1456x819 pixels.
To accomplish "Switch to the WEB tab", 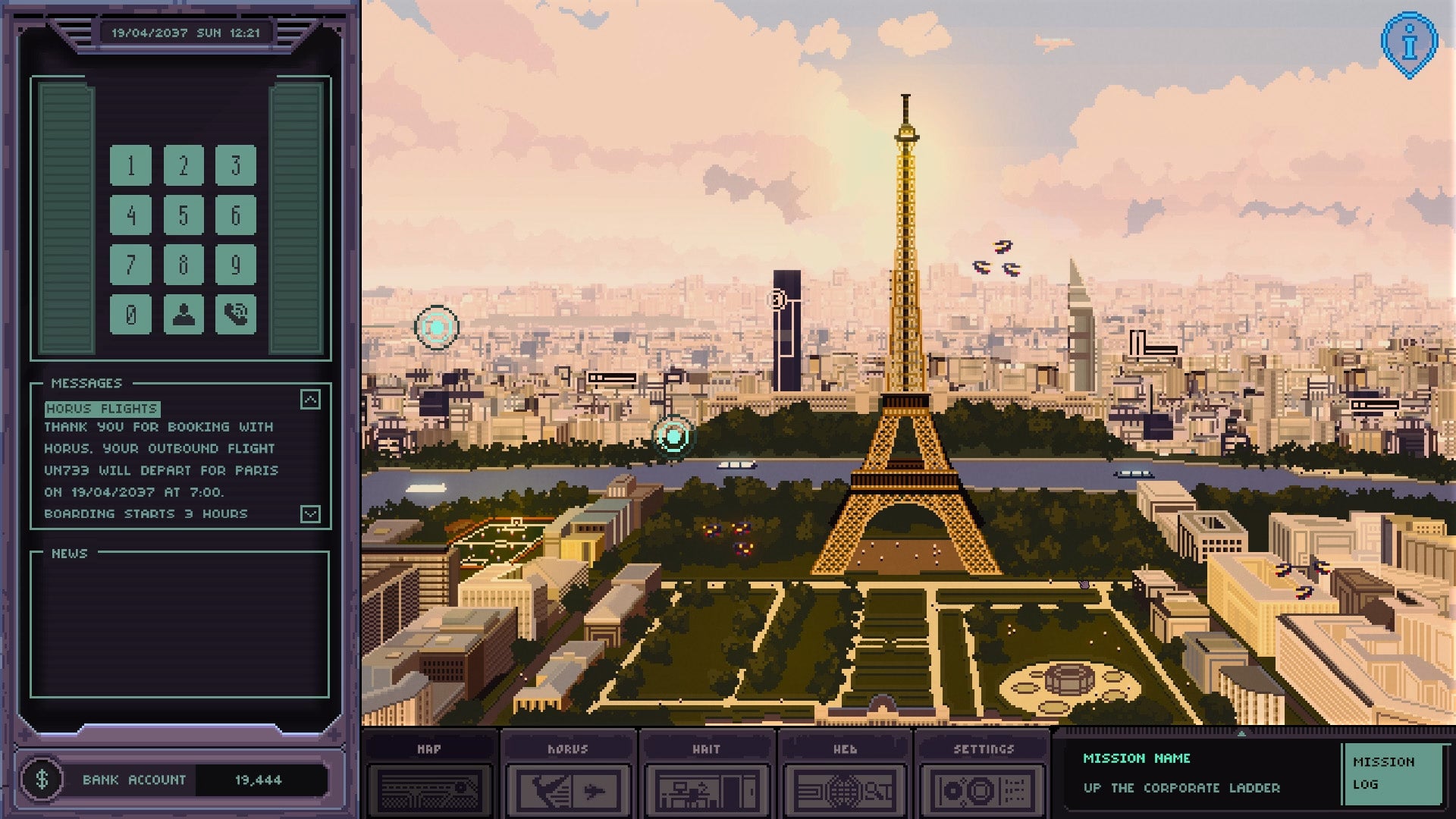I will click(x=845, y=749).
